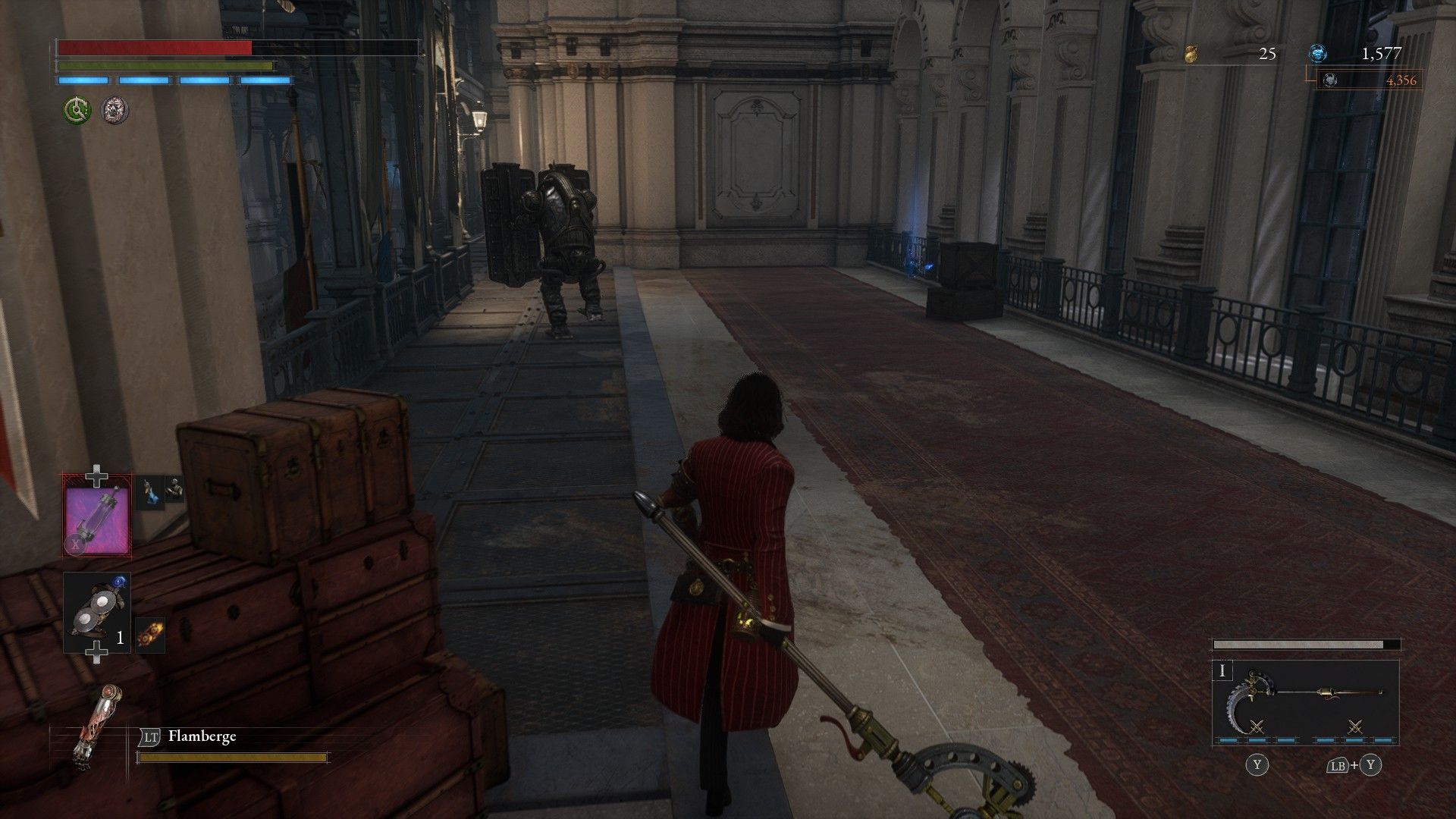Click the Pulse Cell consumable icon with count 1
Screen dimensions: 1456x819
(97, 612)
